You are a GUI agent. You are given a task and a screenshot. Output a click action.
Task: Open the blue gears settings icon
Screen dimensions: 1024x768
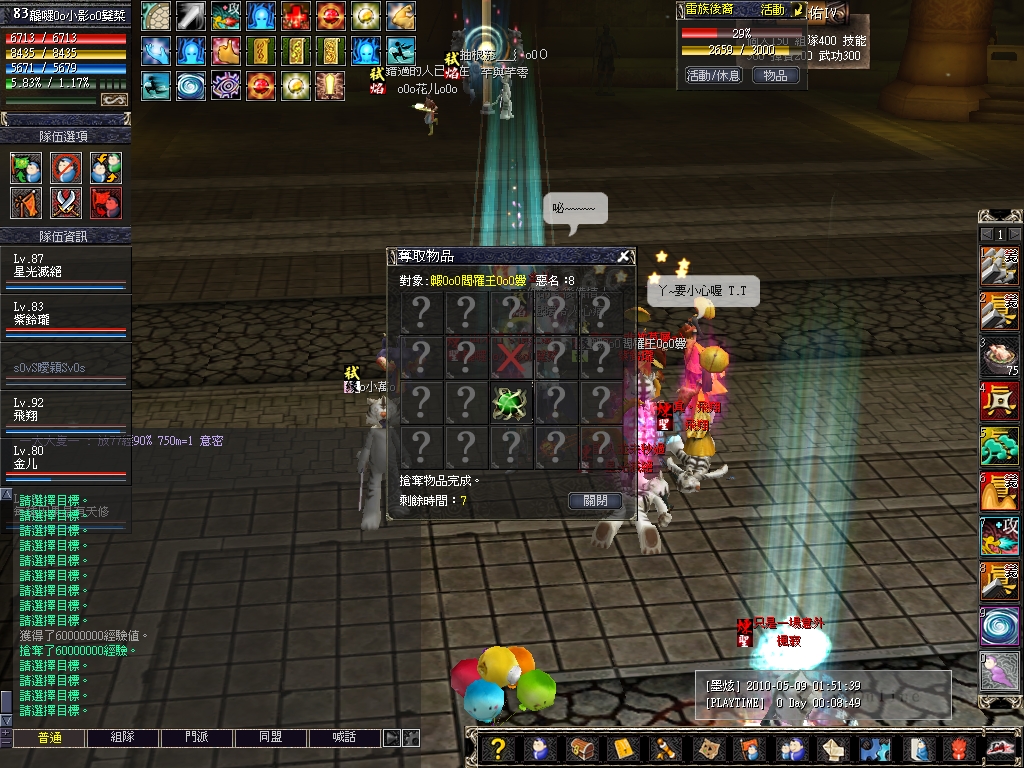pyautogui.click(x=874, y=749)
